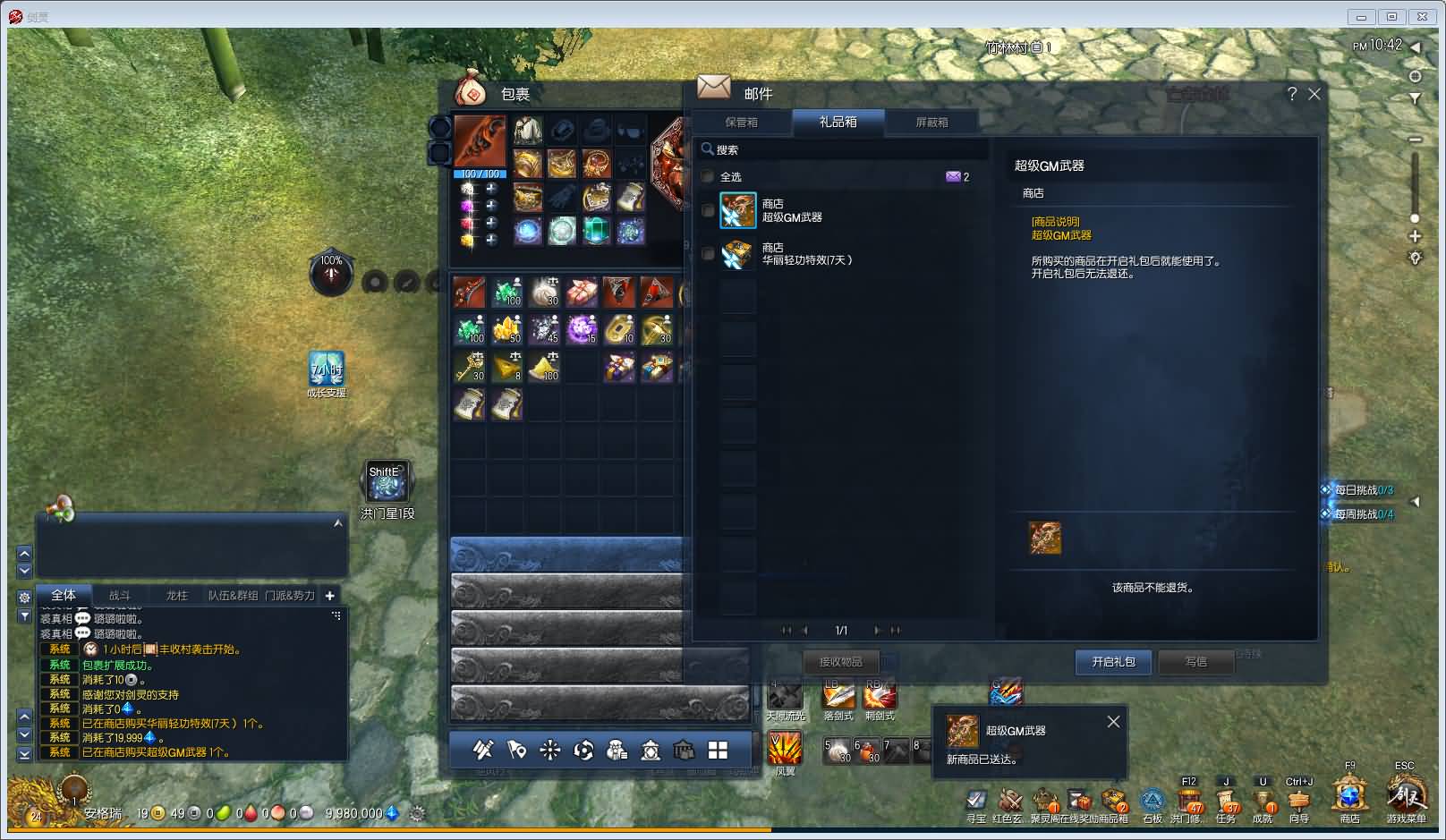Screen dimensions: 1446x840
Task: Open the 成就 achievements icon
Action: [x=1263, y=800]
